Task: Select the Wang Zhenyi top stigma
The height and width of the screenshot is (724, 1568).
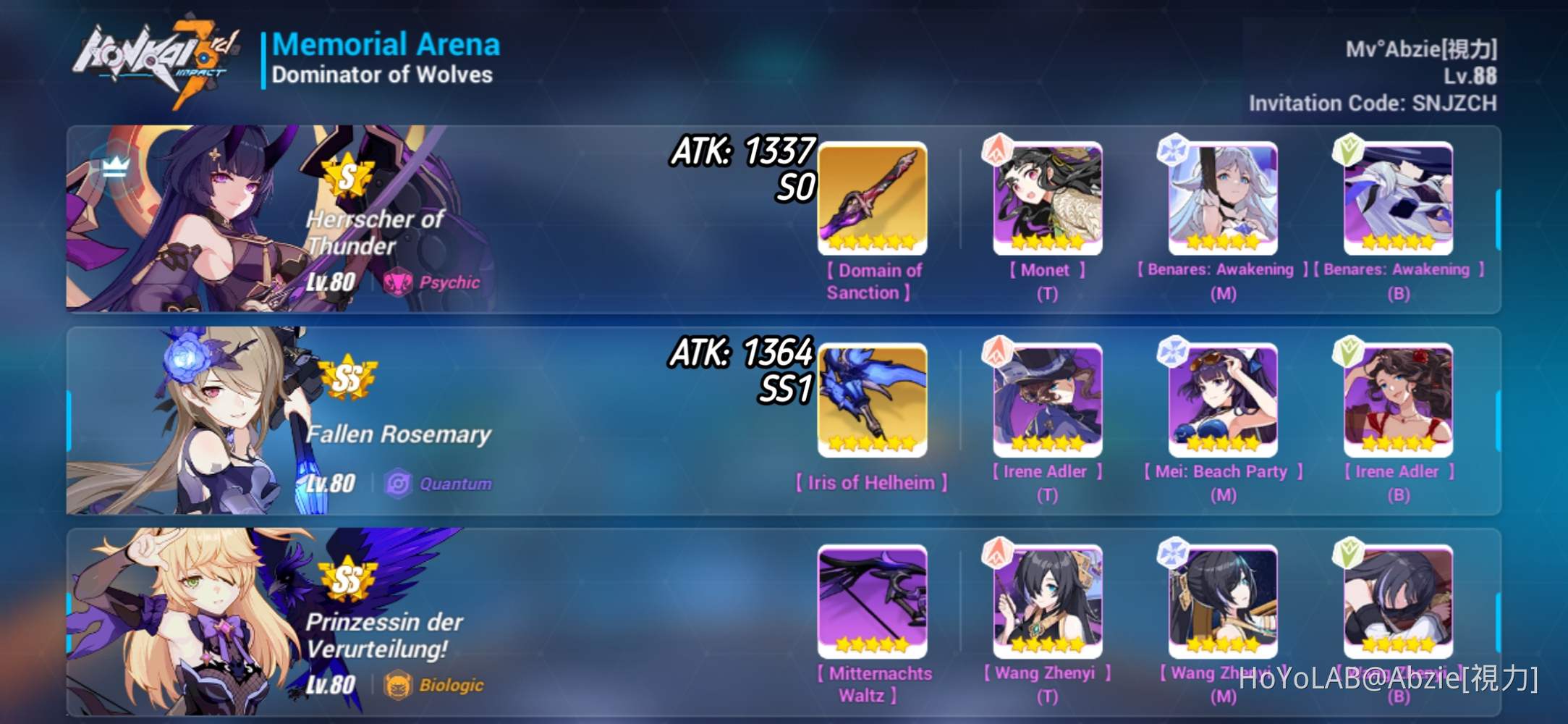Action: pyautogui.click(x=1047, y=601)
